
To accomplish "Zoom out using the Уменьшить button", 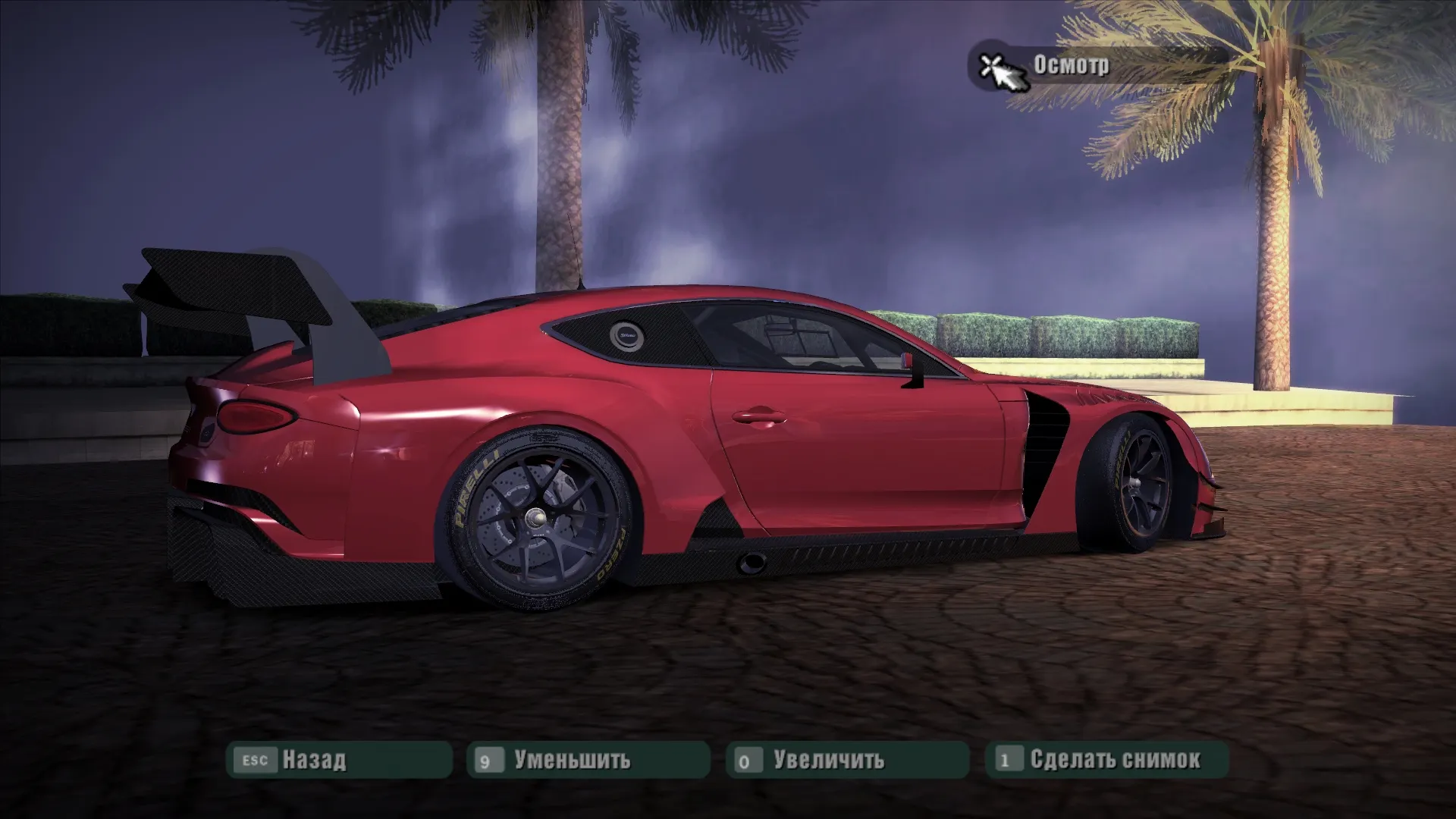I will coord(588,760).
